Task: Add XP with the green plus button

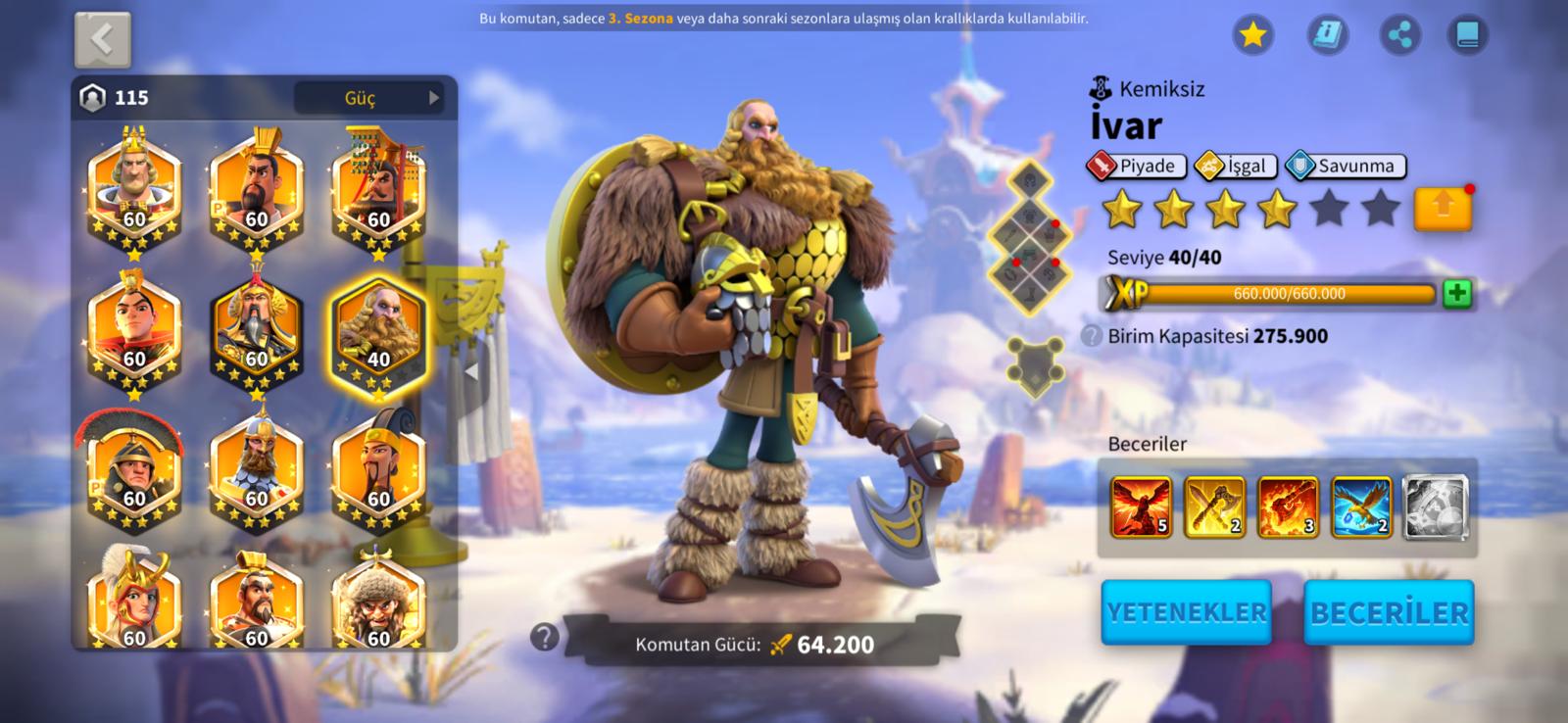Action: (x=1457, y=293)
